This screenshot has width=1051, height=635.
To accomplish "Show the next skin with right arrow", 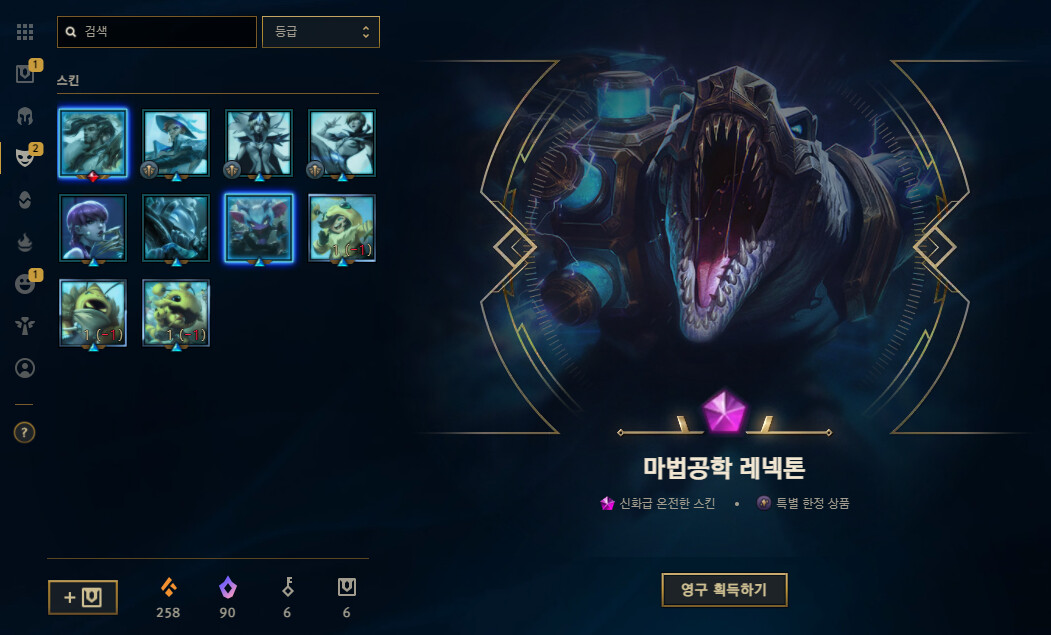I will point(934,246).
